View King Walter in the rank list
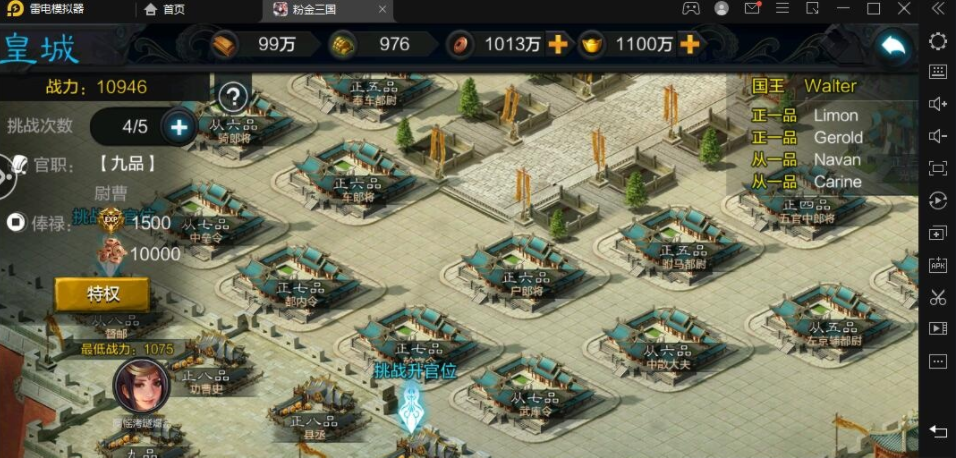This screenshot has height=458, width=956. point(829,86)
